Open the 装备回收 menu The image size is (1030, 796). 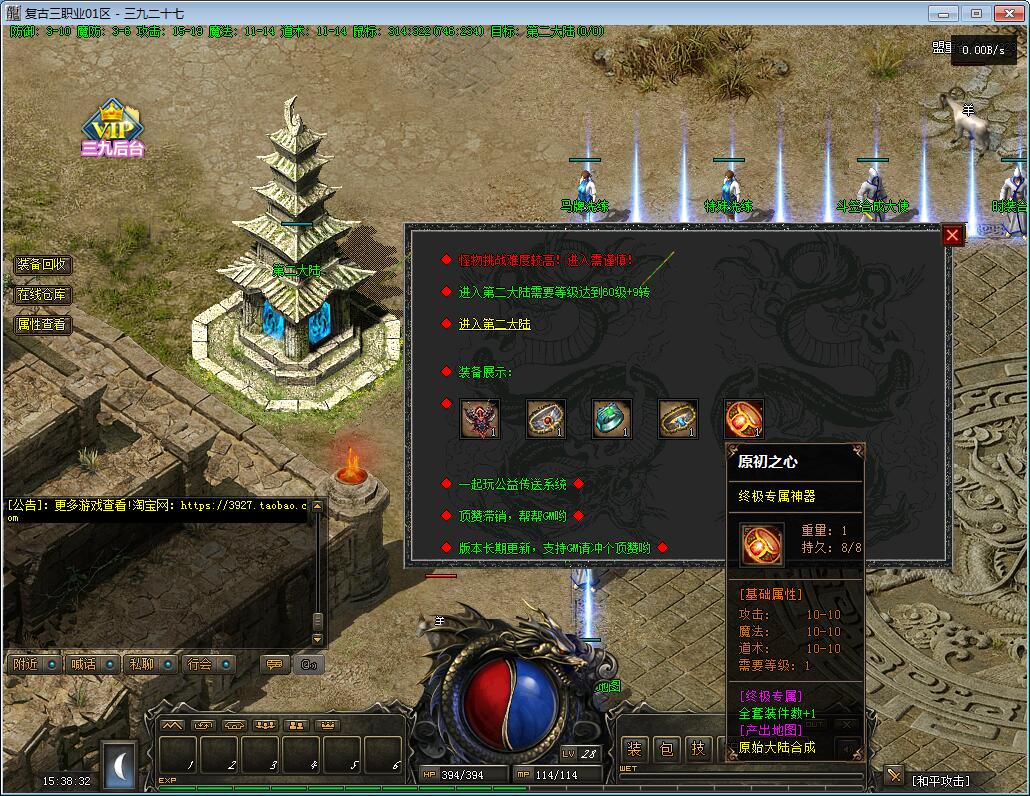click(42, 265)
